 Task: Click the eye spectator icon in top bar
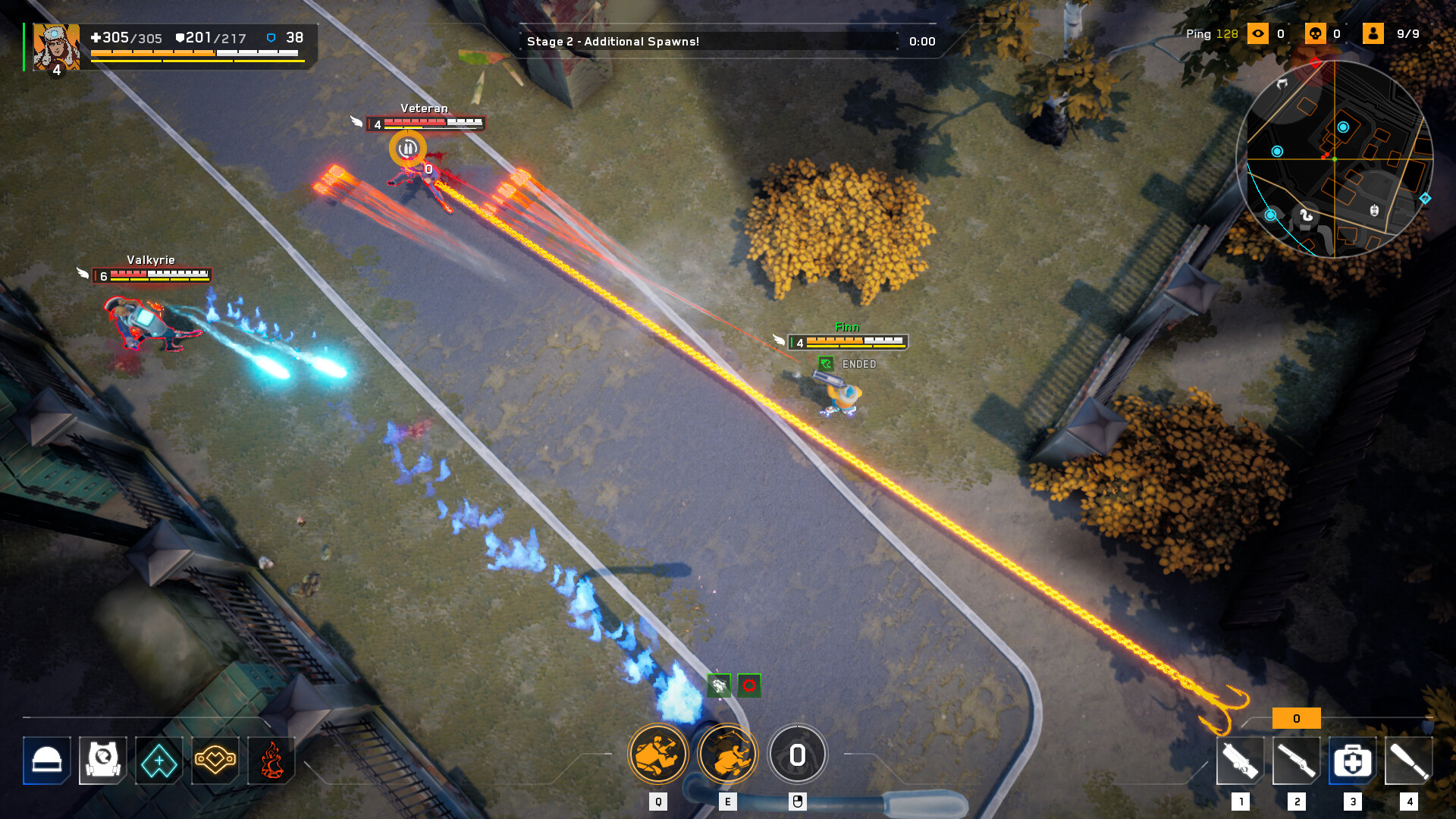[1259, 33]
